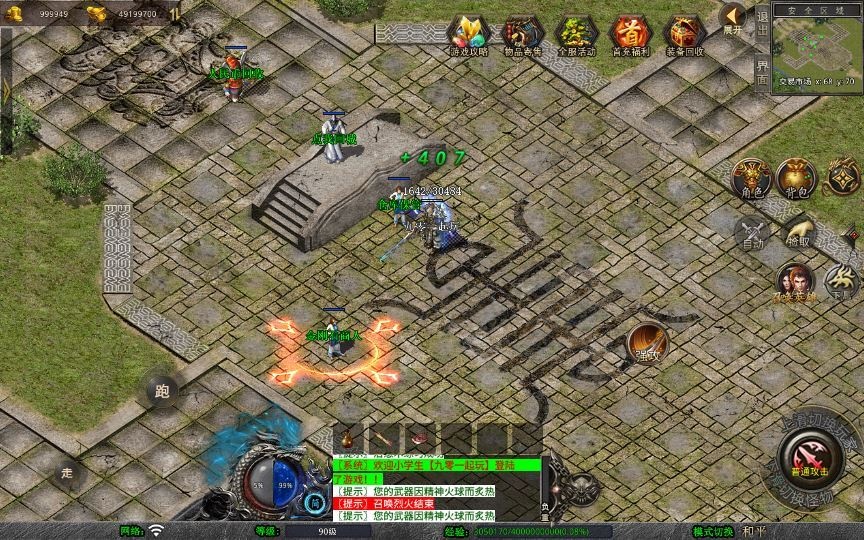Open the 首充福利 first-recharge bonus
This screenshot has width=864, height=540.
(x=630, y=35)
